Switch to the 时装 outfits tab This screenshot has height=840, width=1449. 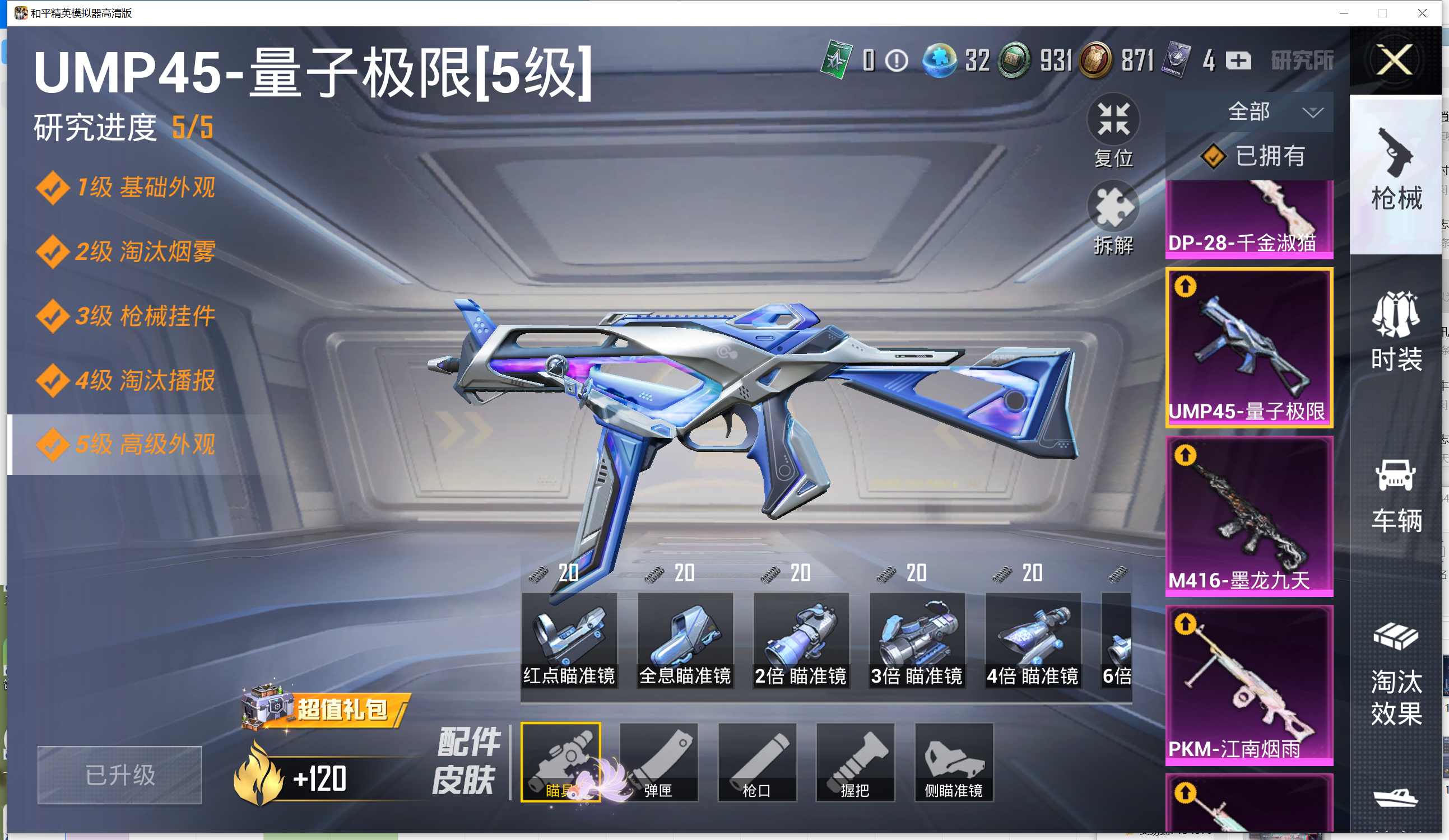(x=1396, y=332)
